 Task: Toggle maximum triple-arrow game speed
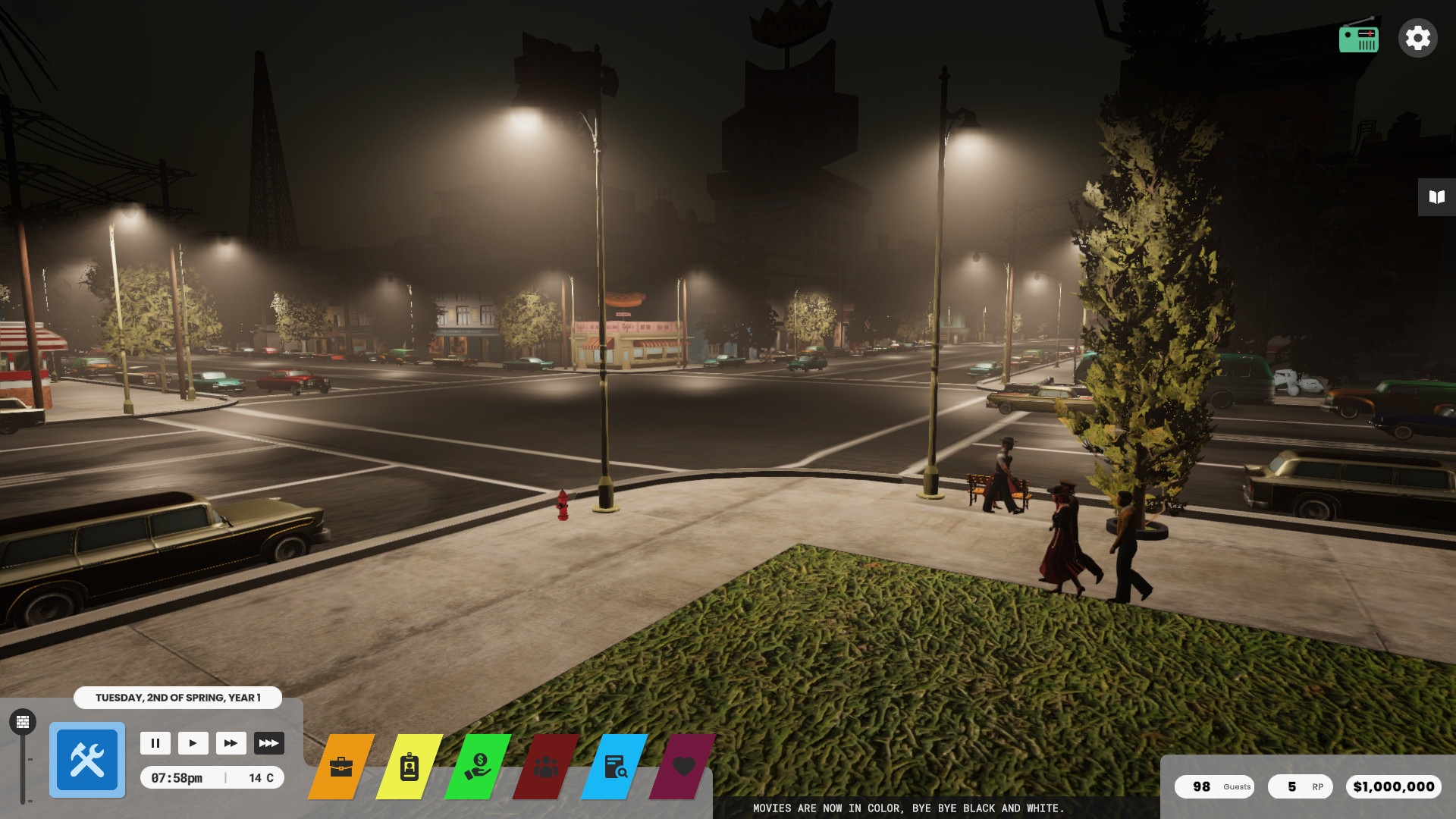tap(269, 743)
